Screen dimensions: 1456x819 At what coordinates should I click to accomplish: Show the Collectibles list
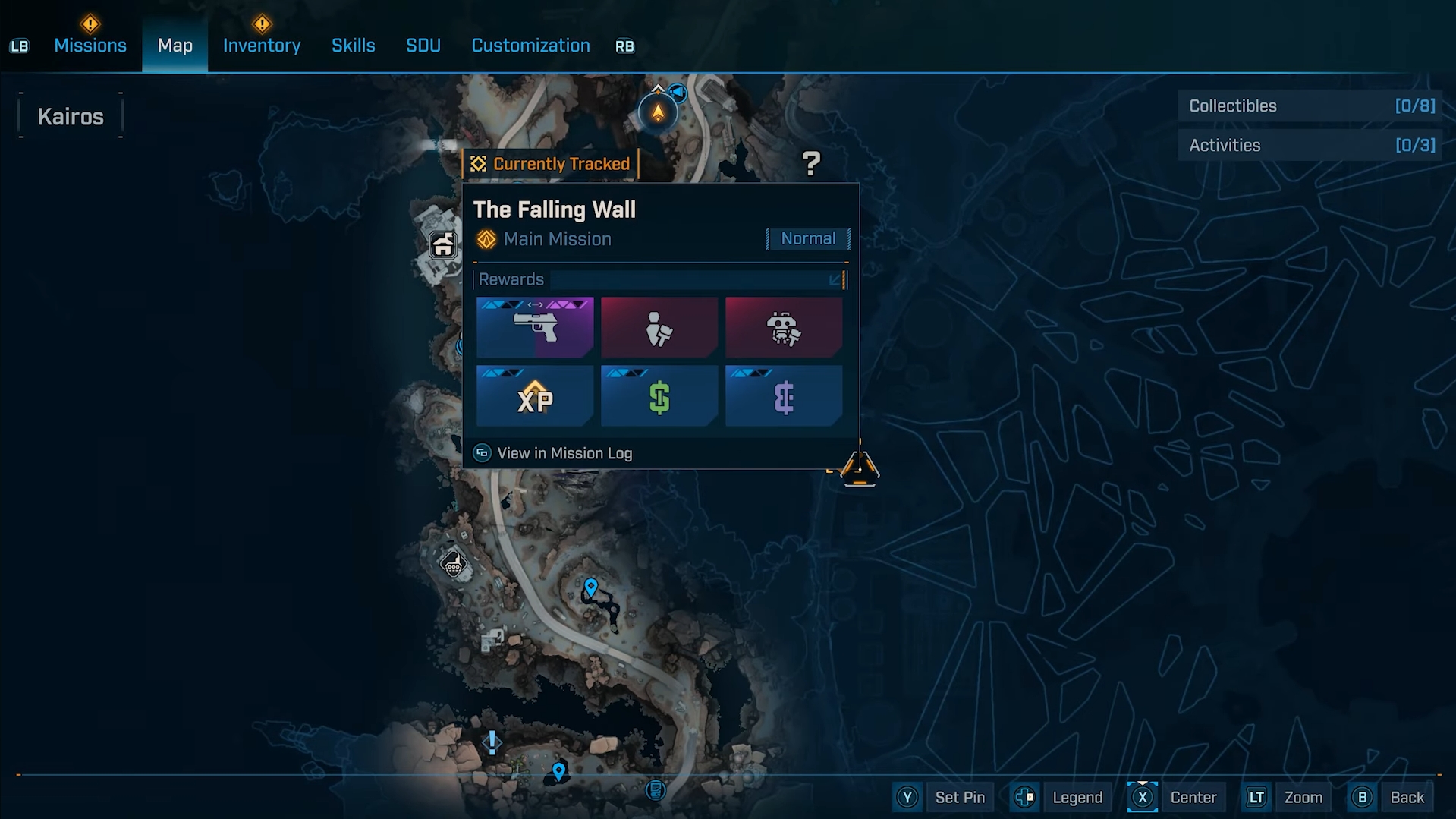pyautogui.click(x=1310, y=106)
